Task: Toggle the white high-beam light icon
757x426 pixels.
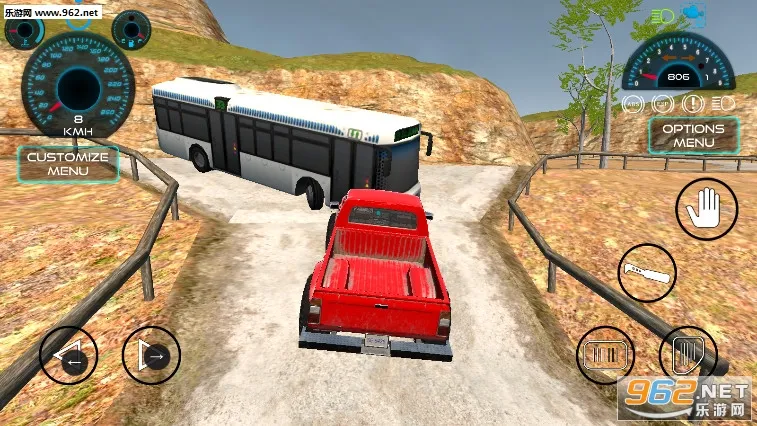Action: coord(722,102)
